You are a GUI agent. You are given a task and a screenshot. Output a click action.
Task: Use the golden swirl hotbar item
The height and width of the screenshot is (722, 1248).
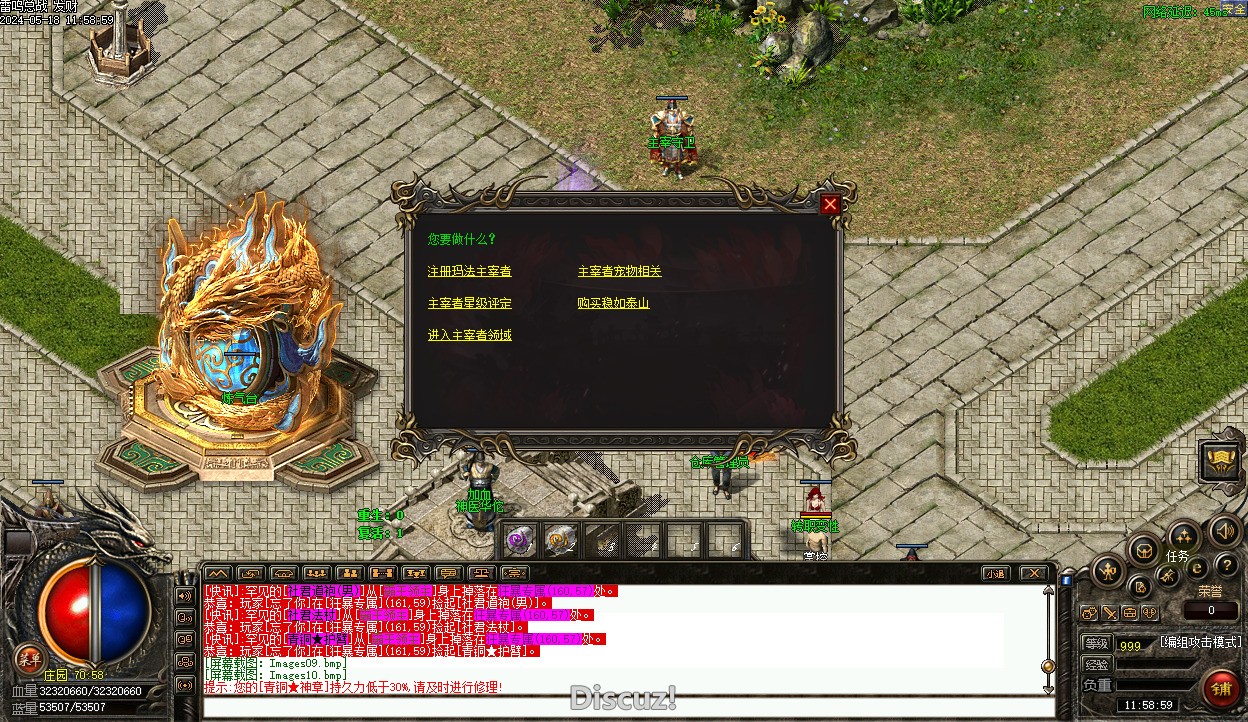point(560,541)
